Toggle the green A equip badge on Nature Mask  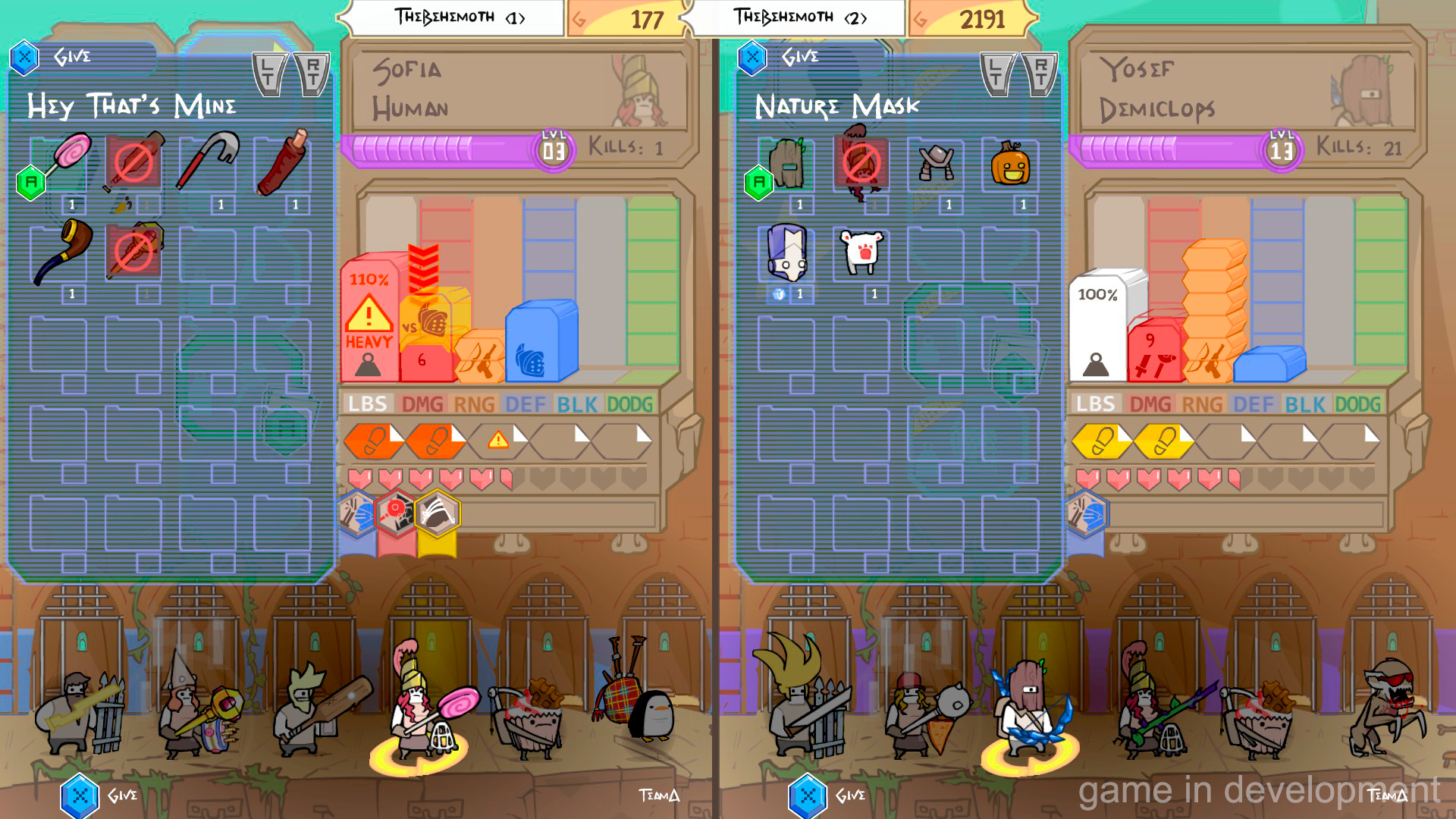click(x=759, y=182)
